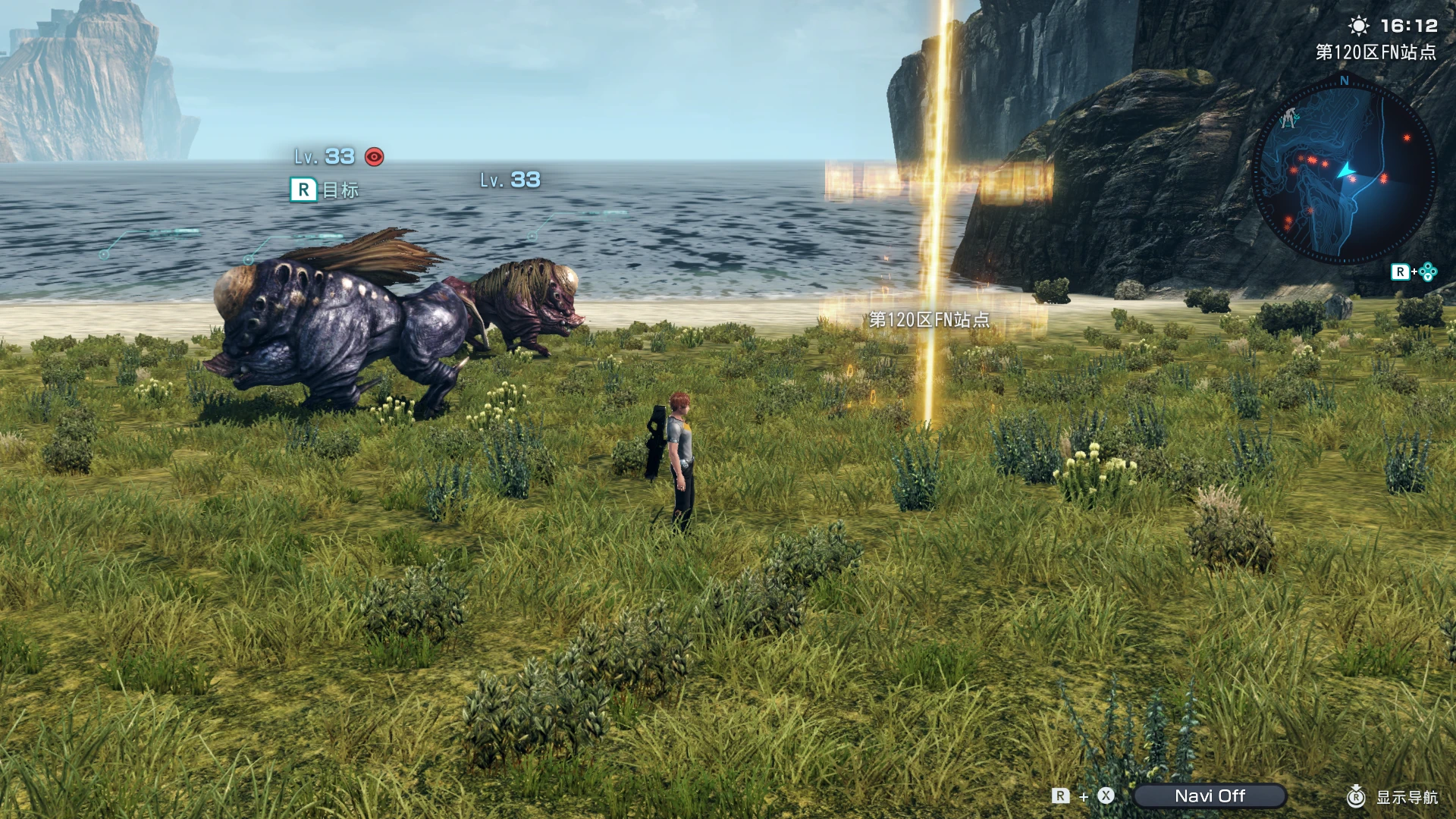Click the red aggro eye icon above the enemy
This screenshot has width=1456, height=819.
coord(372,158)
